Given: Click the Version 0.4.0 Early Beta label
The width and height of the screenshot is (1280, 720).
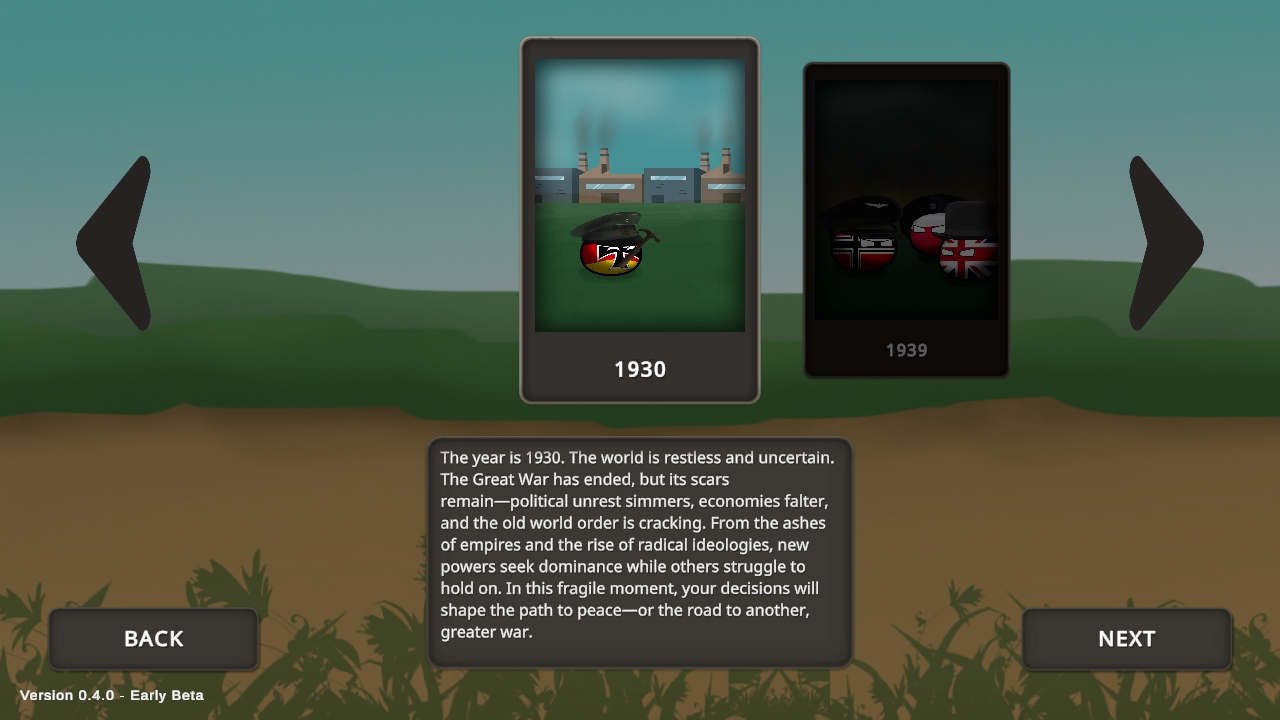Looking at the screenshot, I should (x=110, y=695).
